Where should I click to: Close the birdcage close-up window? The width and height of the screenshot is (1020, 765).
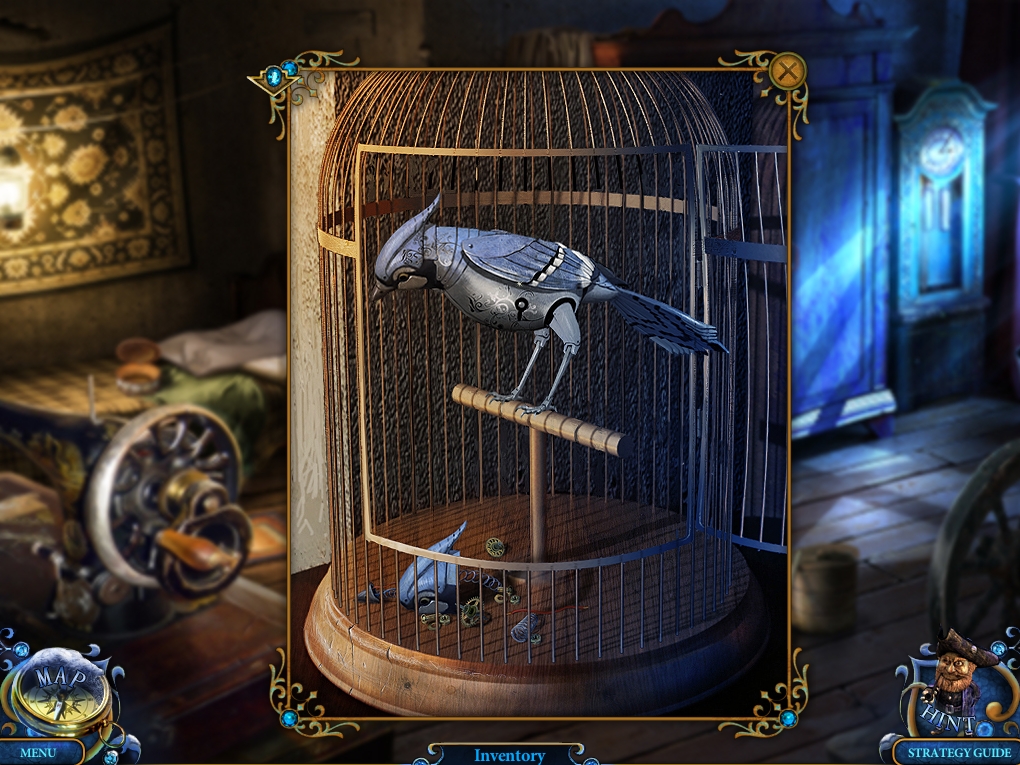pyautogui.click(x=788, y=71)
